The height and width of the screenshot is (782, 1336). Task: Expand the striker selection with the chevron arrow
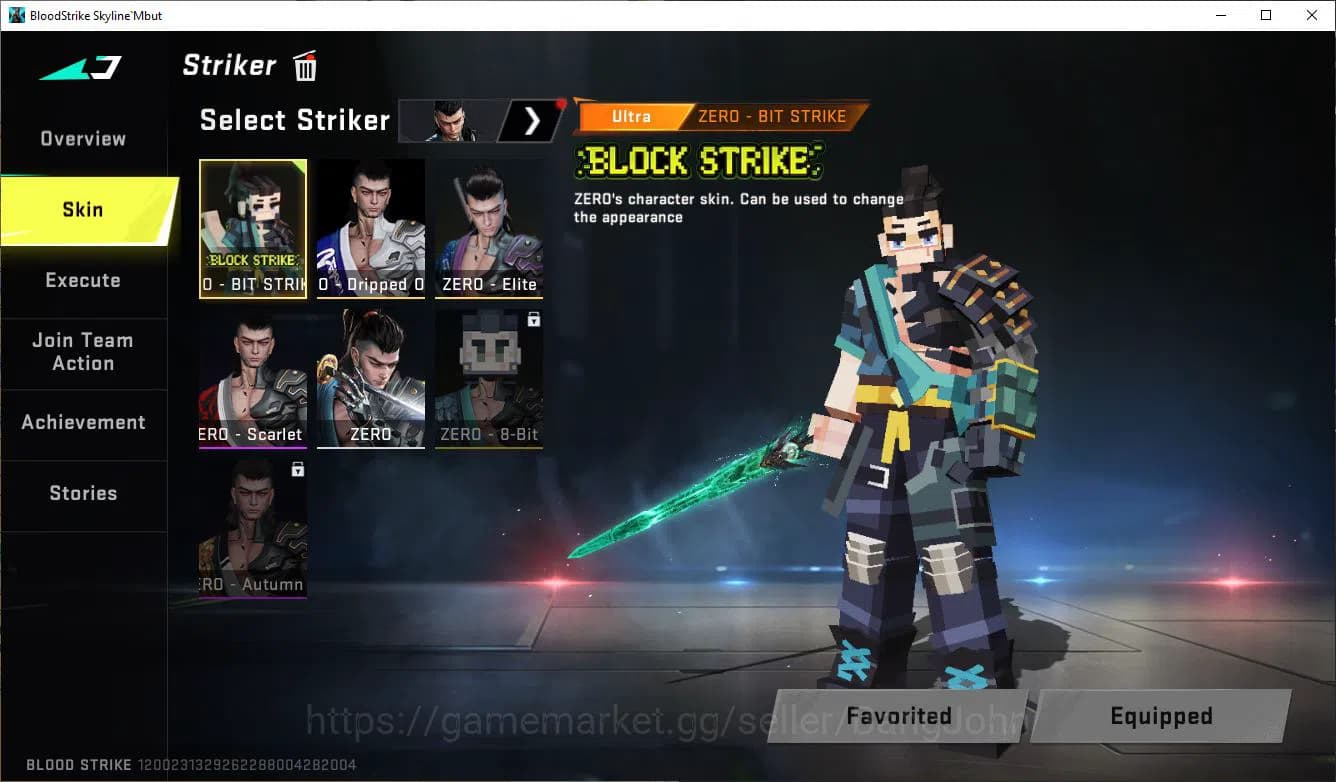coord(532,120)
